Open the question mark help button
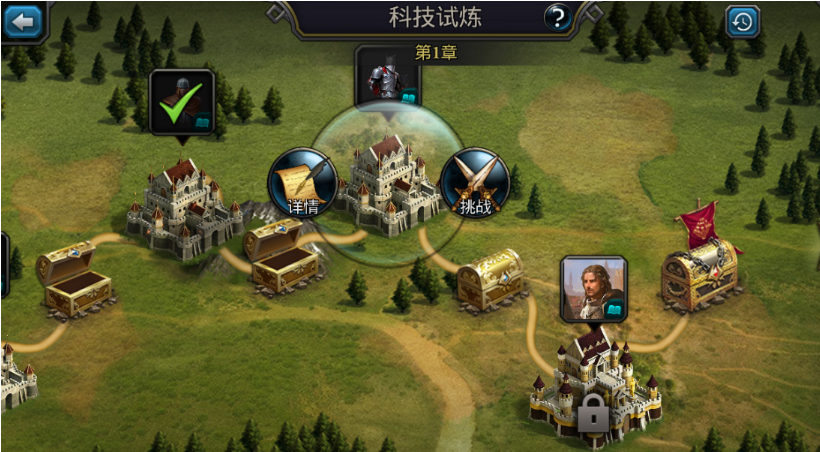 click(x=557, y=17)
